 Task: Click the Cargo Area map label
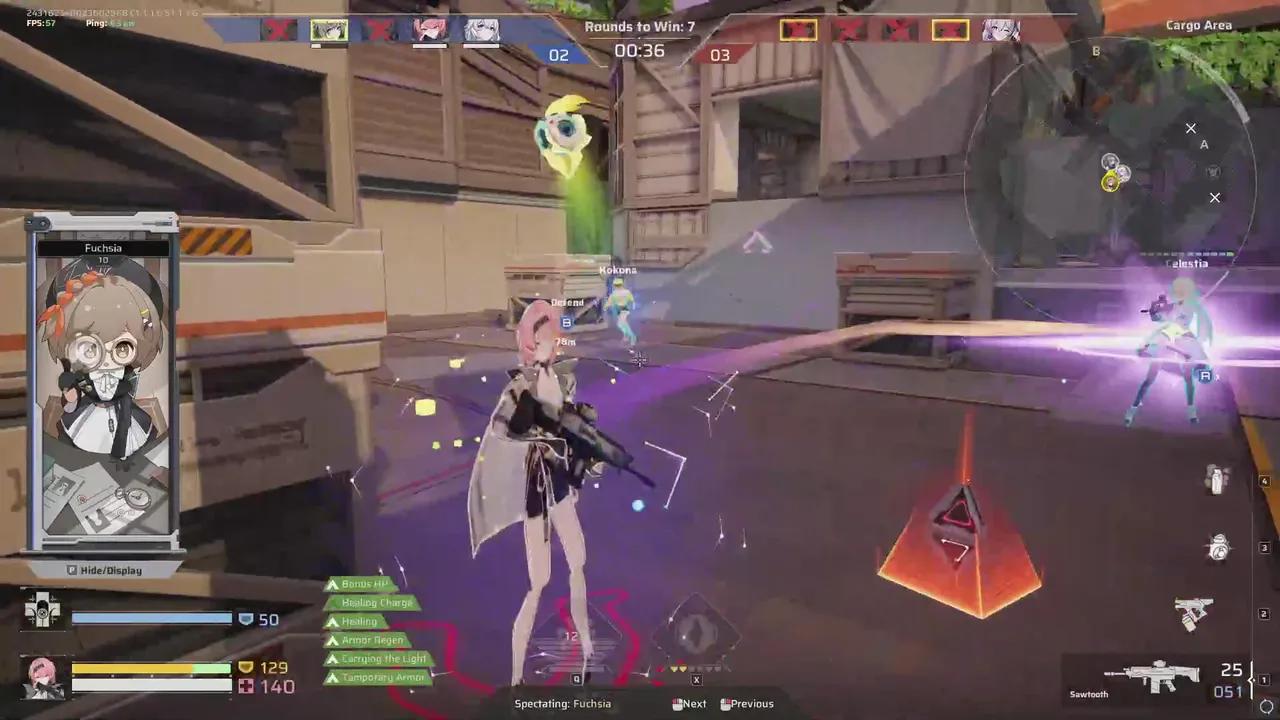pyautogui.click(x=1199, y=25)
